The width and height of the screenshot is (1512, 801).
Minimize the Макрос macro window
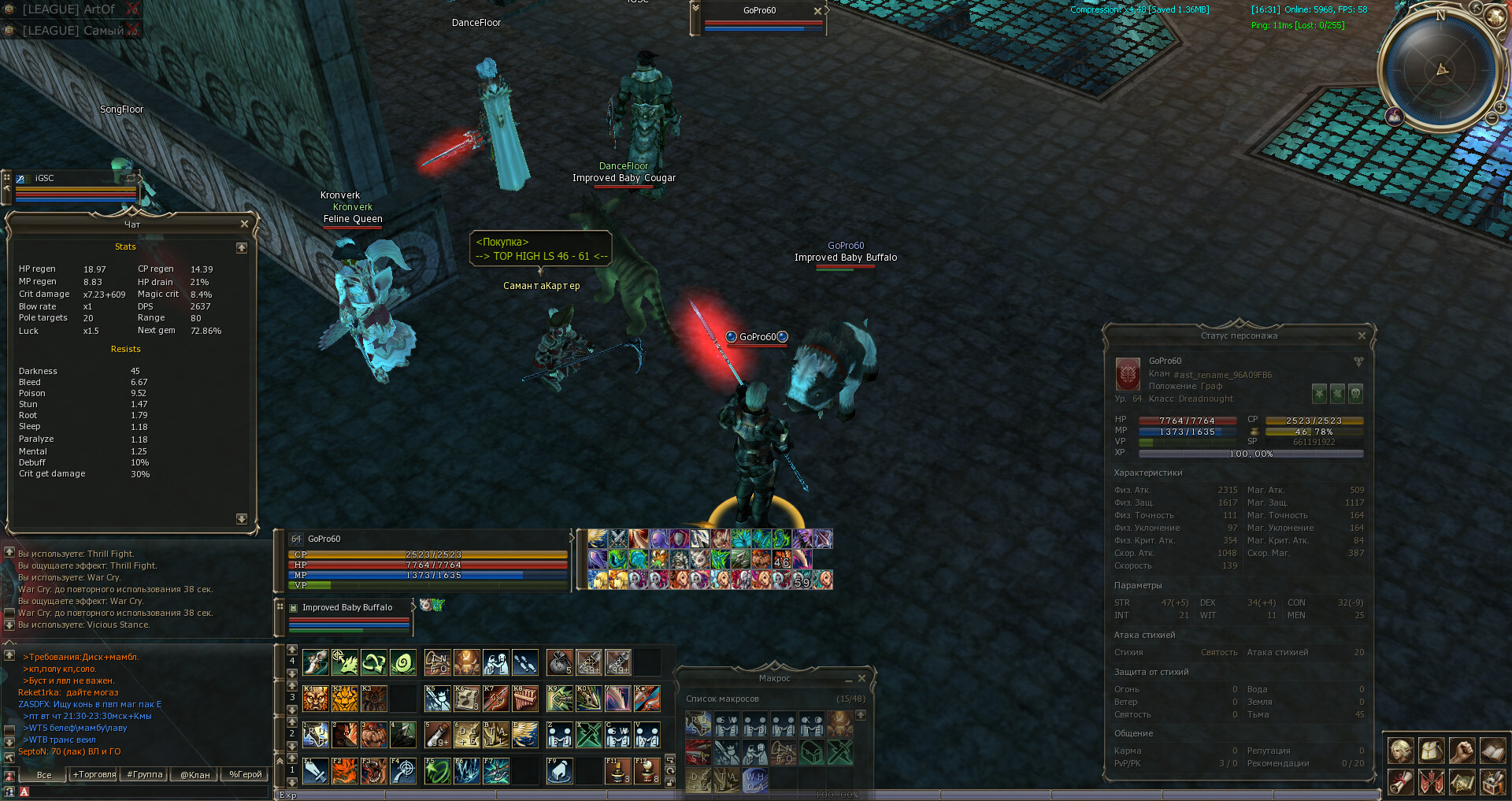[x=849, y=679]
